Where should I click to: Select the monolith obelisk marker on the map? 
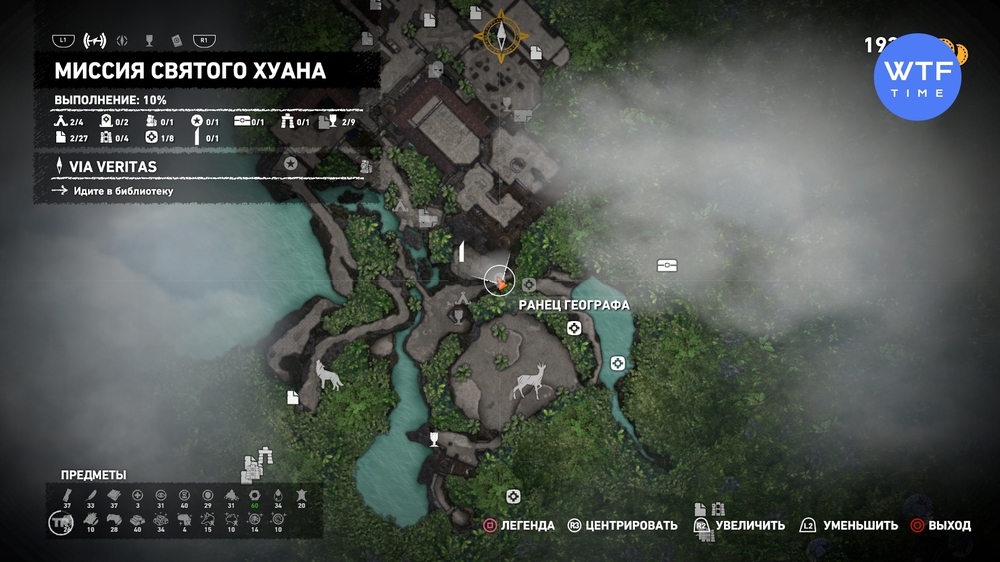pyautogui.click(x=462, y=251)
